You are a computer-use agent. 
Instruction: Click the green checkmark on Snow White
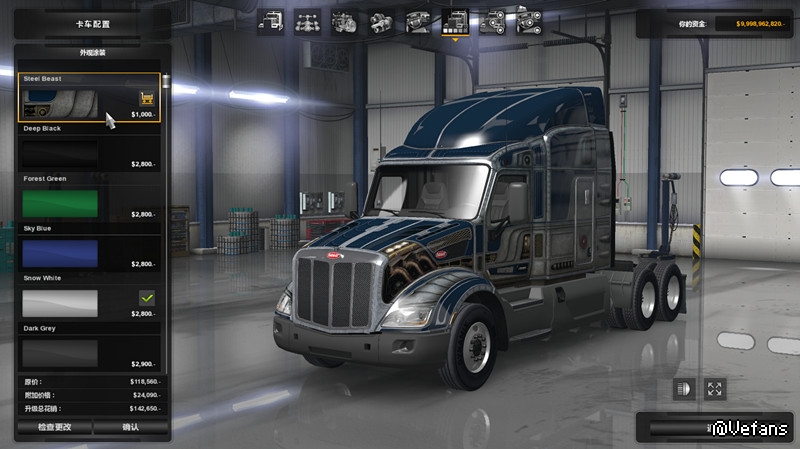coord(147,298)
